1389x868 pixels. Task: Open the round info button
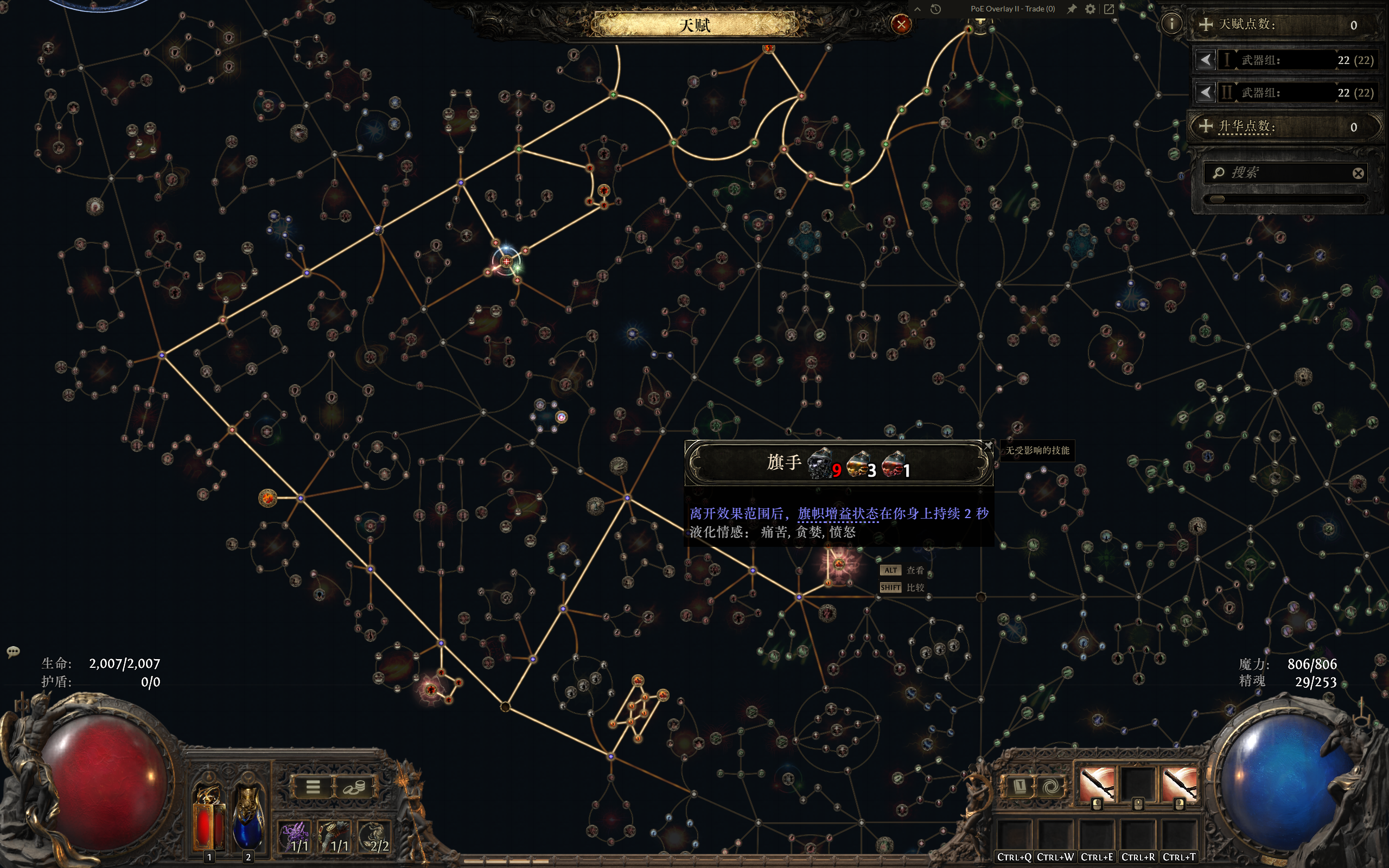click(1171, 23)
